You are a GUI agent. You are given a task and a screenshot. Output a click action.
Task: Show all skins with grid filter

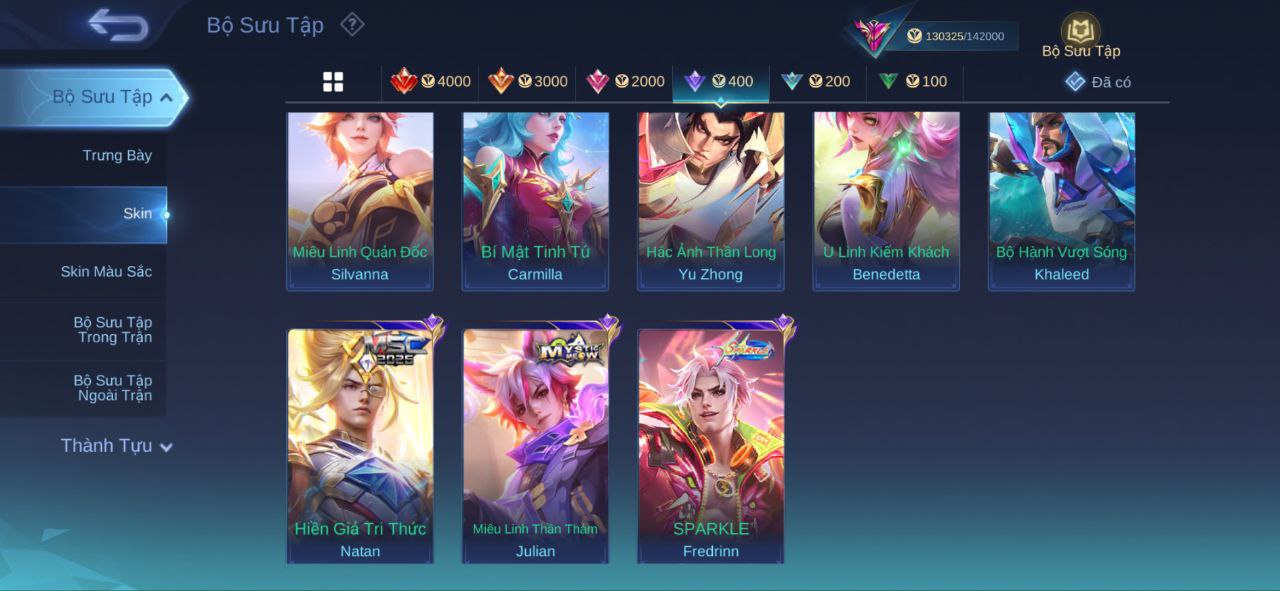(333, 82)
